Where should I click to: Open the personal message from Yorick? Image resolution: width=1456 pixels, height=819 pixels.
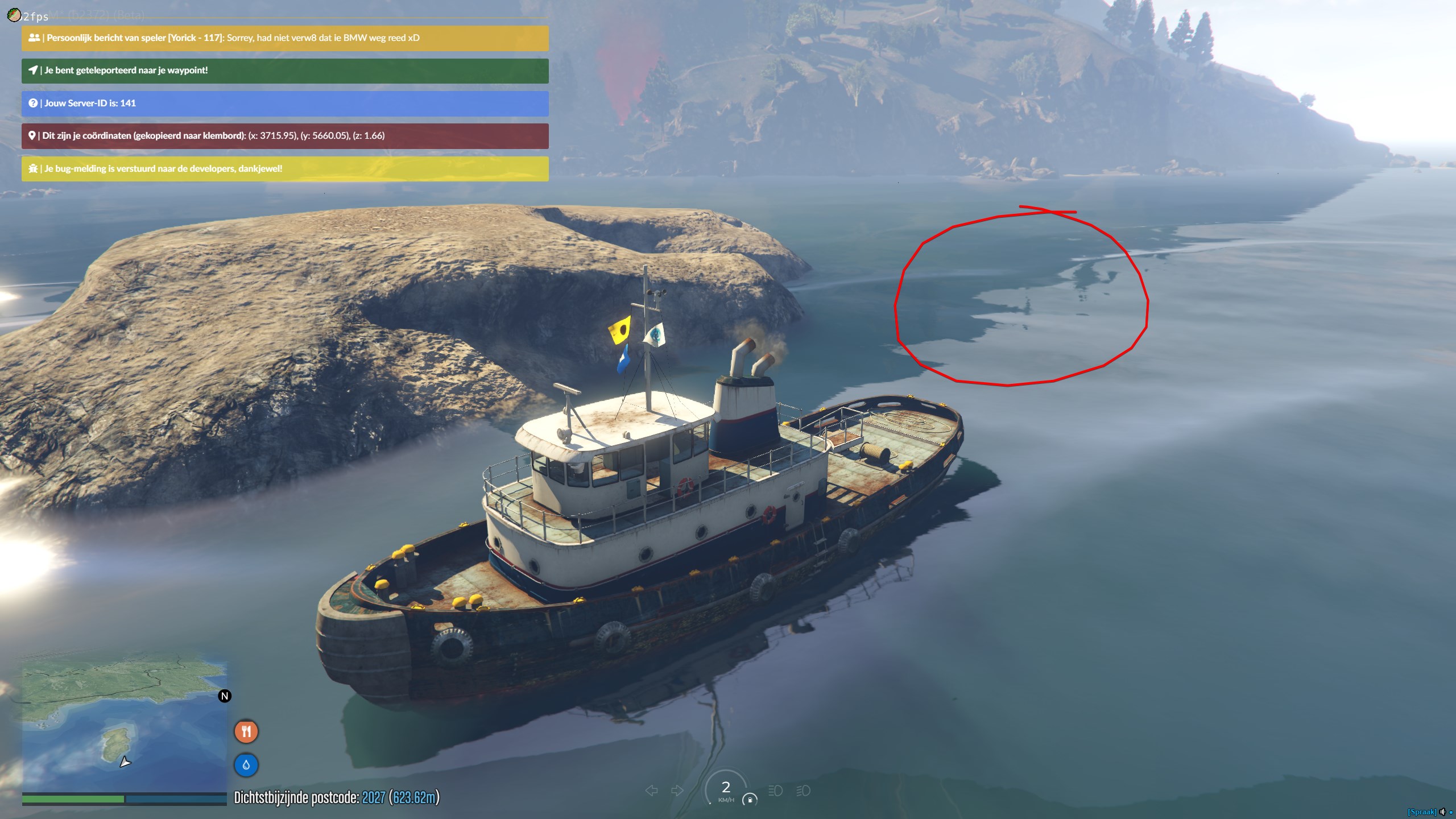click(285, 38)
